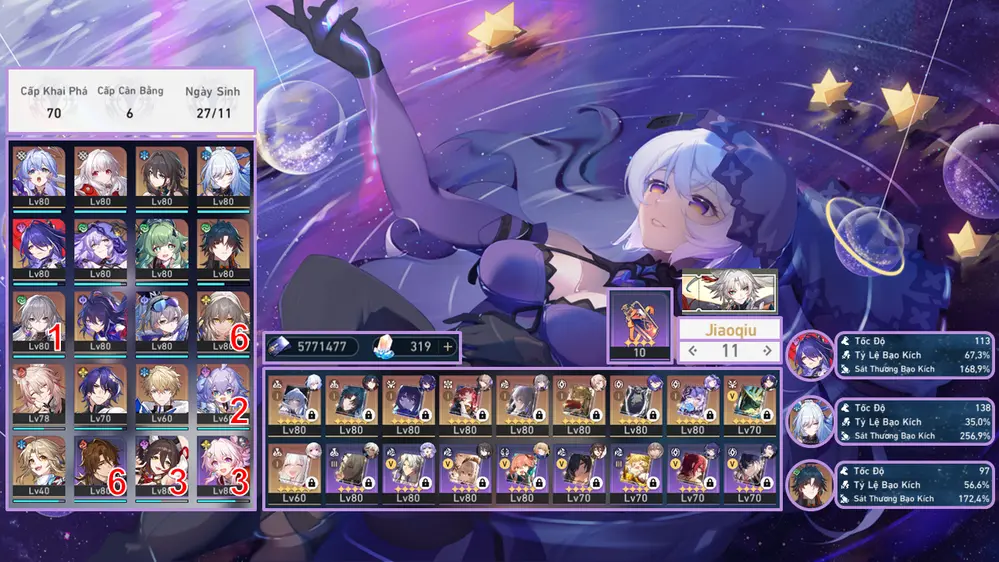Click Acheron's round portrait beside stats panel

809,355
